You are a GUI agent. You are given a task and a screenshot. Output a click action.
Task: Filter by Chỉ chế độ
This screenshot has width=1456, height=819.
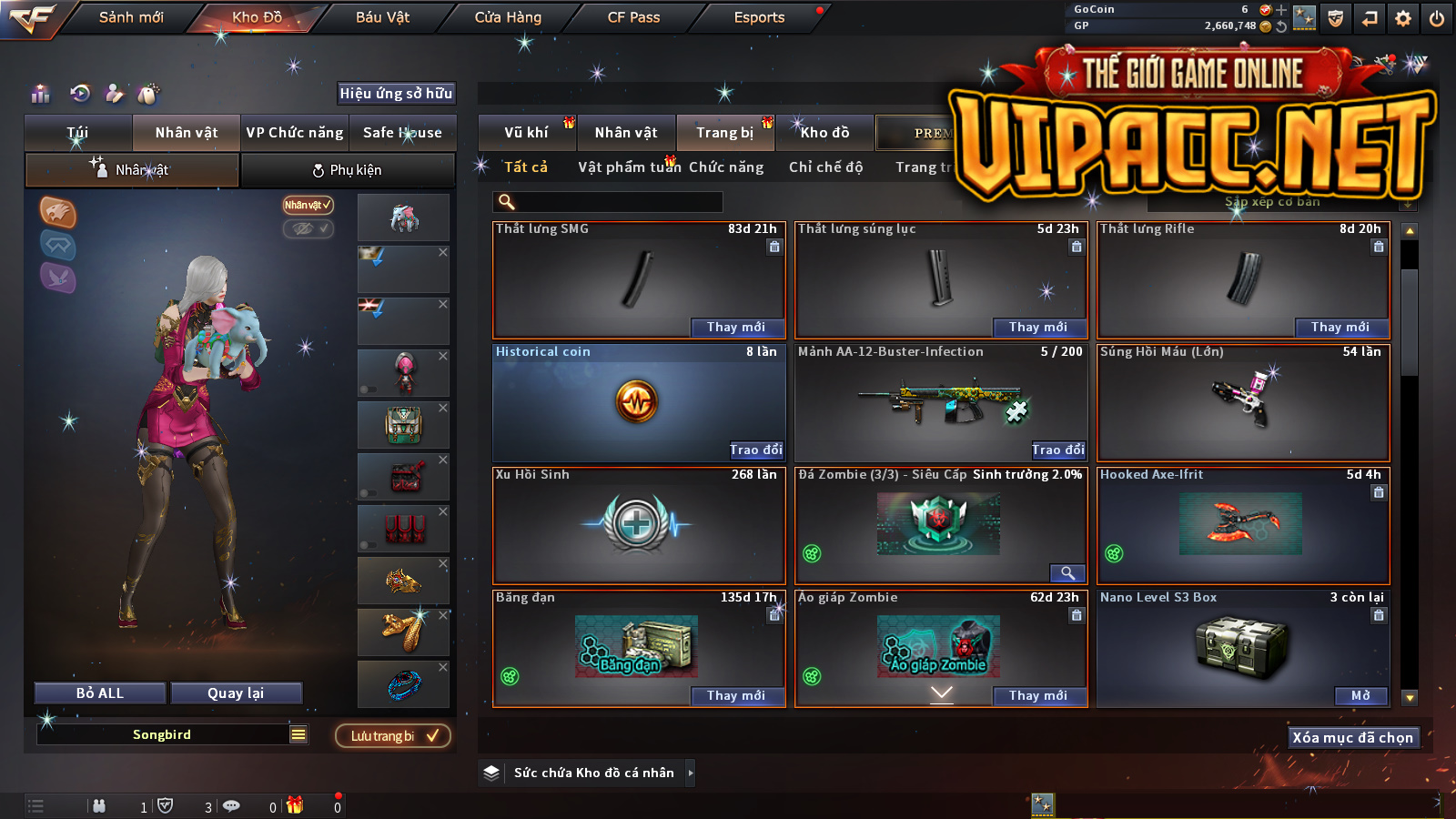pyautogui.click(x=825, y=167)
